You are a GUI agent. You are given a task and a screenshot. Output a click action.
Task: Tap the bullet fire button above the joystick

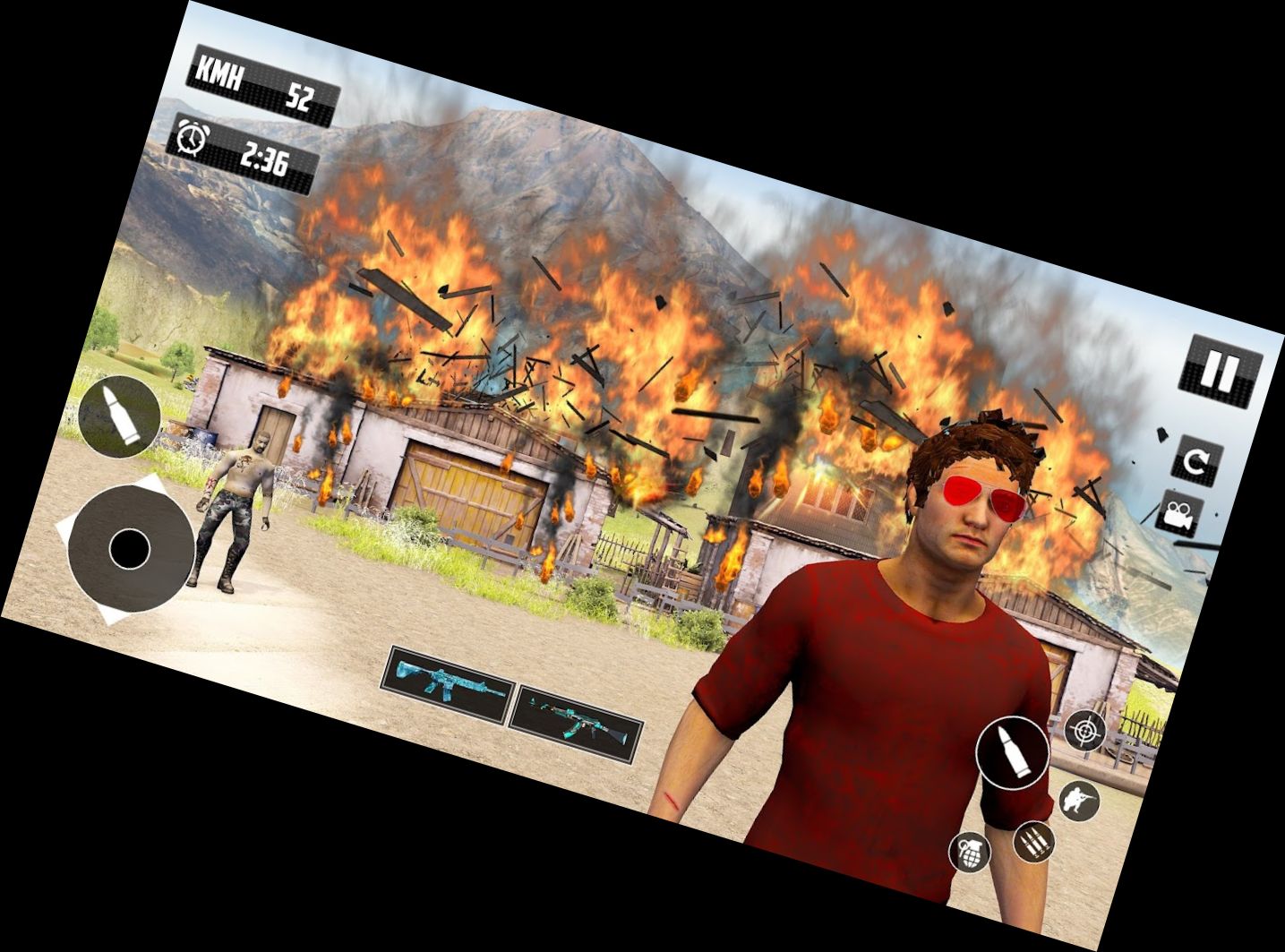click(x=120, y=416)
